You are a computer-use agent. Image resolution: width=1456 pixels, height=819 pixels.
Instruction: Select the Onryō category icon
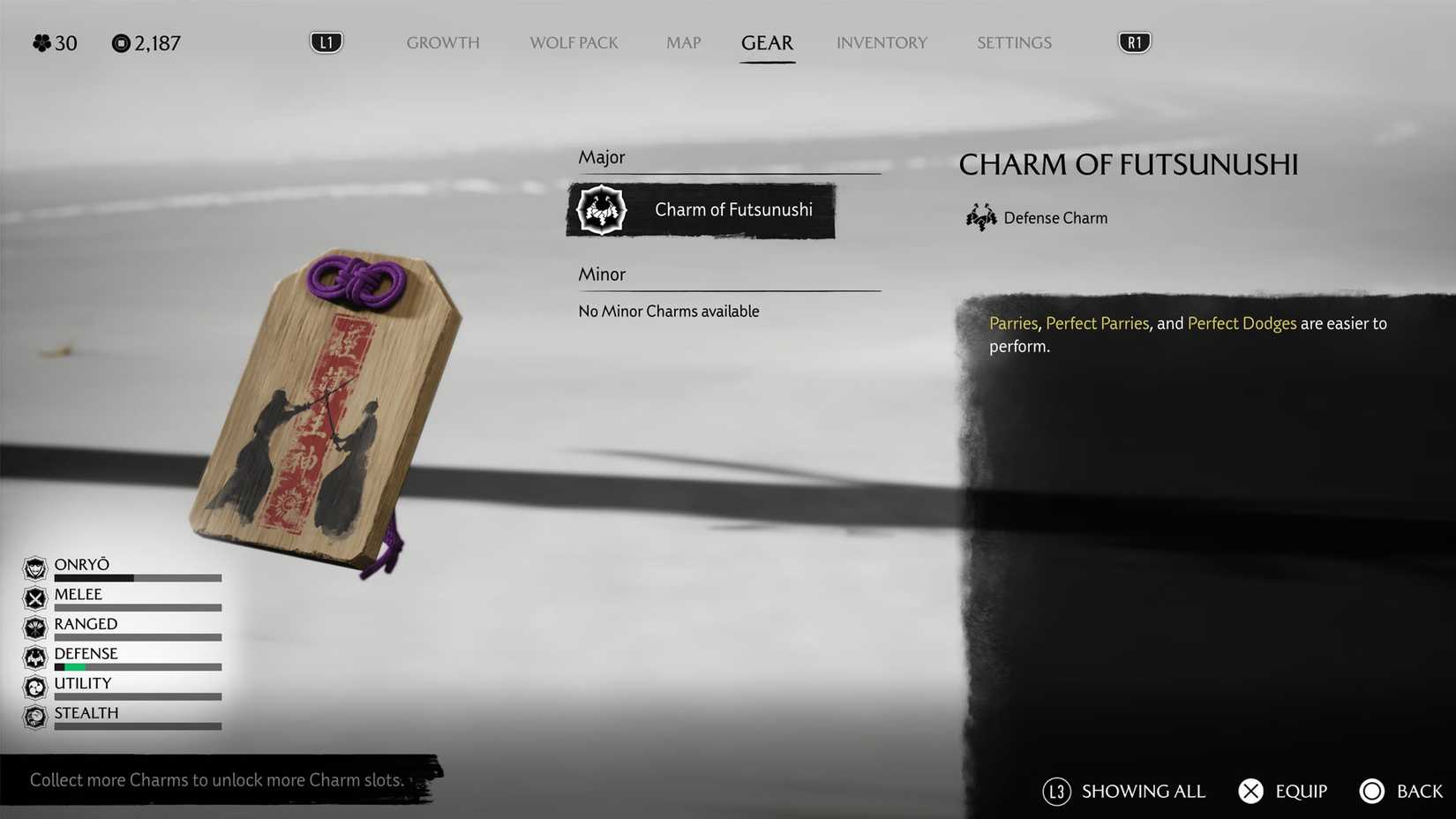[34, 568]
